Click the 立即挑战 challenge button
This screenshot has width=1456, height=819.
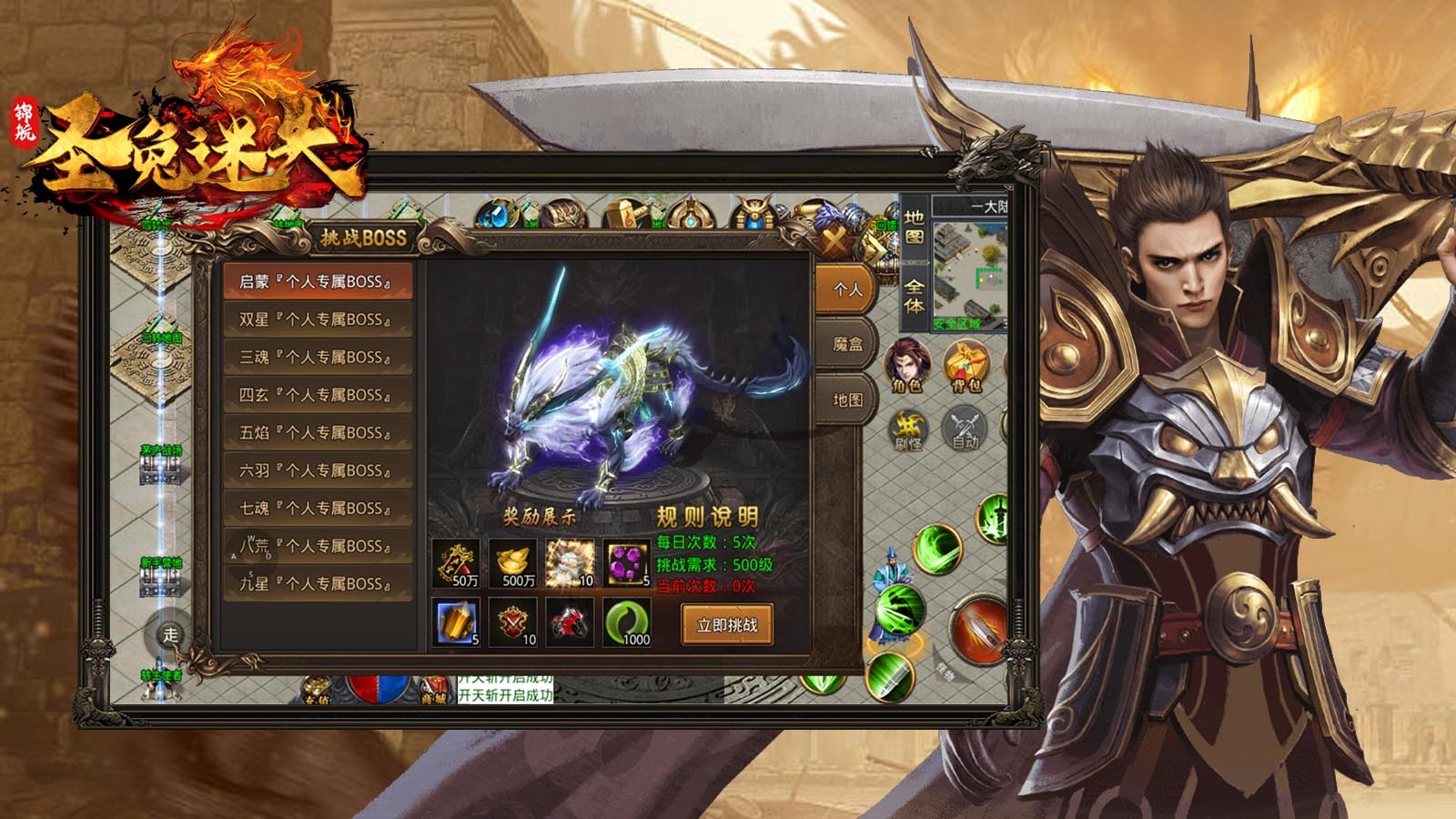click(727, 625)
